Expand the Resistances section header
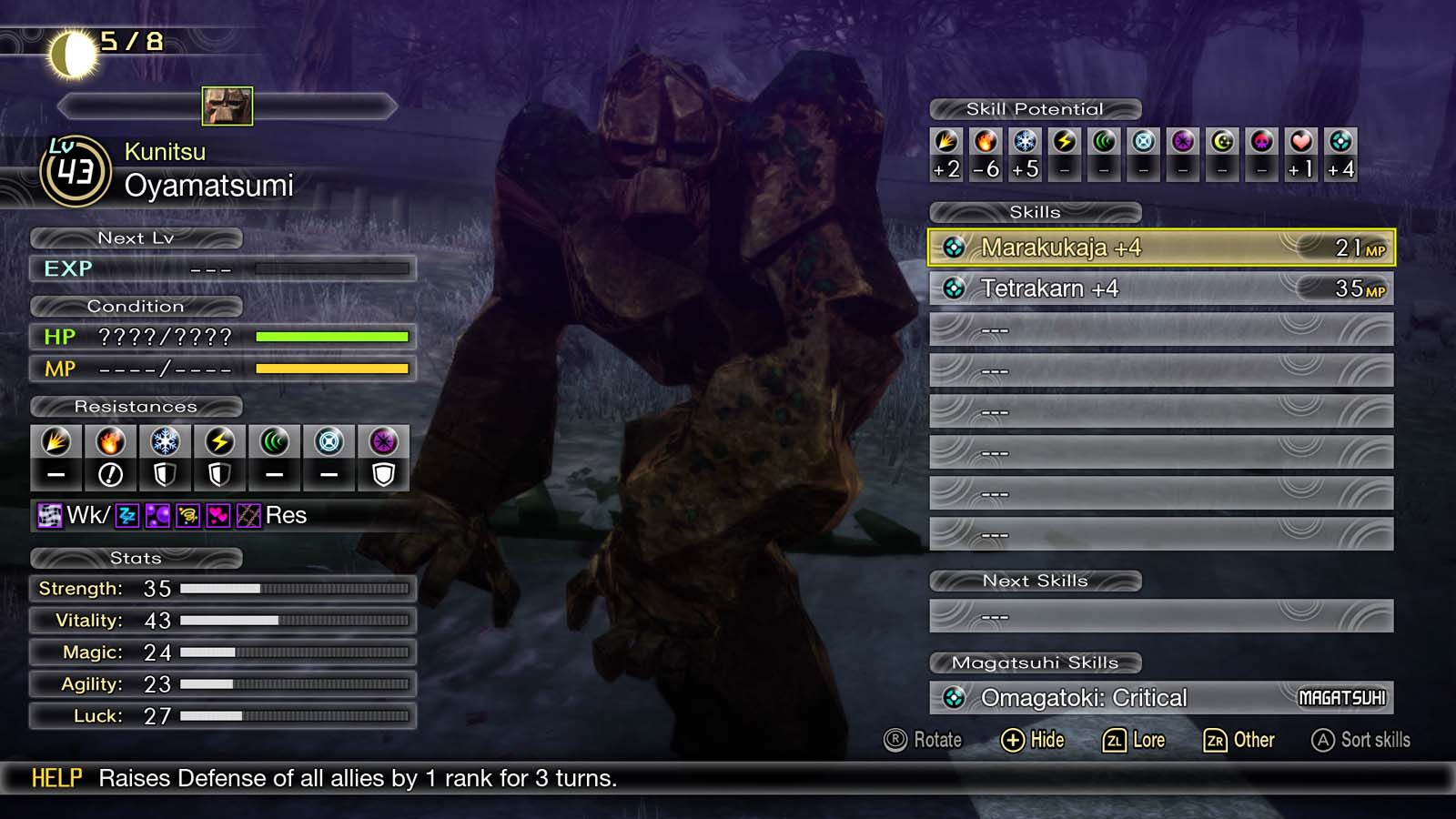This screenshot has width=1456, height=819. (x=137, y=407)
